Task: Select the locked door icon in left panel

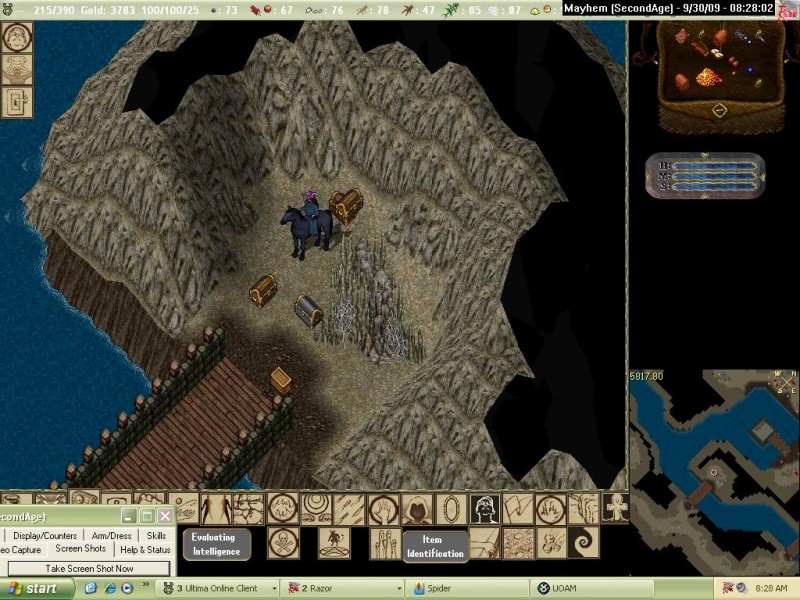Action: [x=17, y=101]
